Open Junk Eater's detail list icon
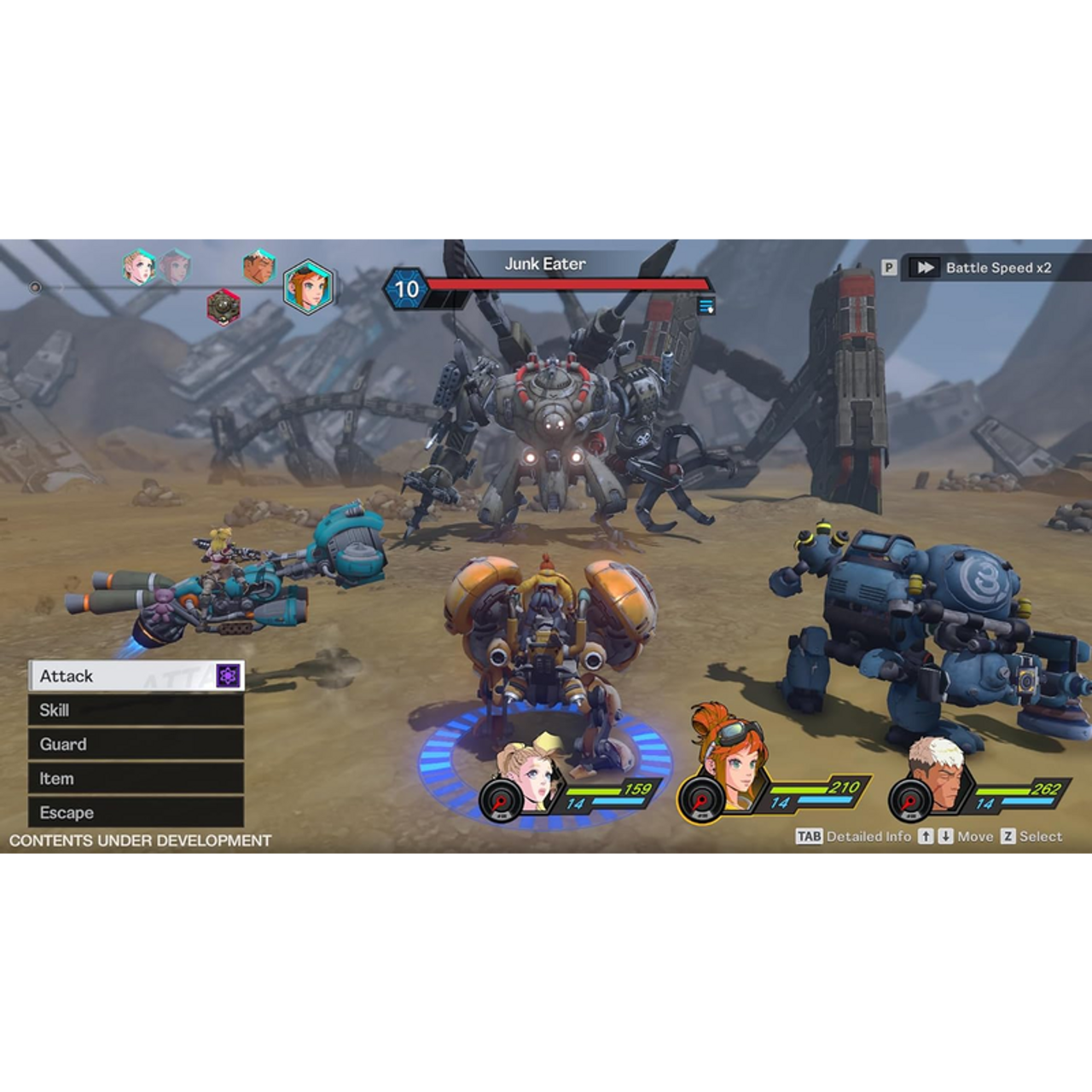Viewport: 1092px width, 1092px height. click(706, 306)
